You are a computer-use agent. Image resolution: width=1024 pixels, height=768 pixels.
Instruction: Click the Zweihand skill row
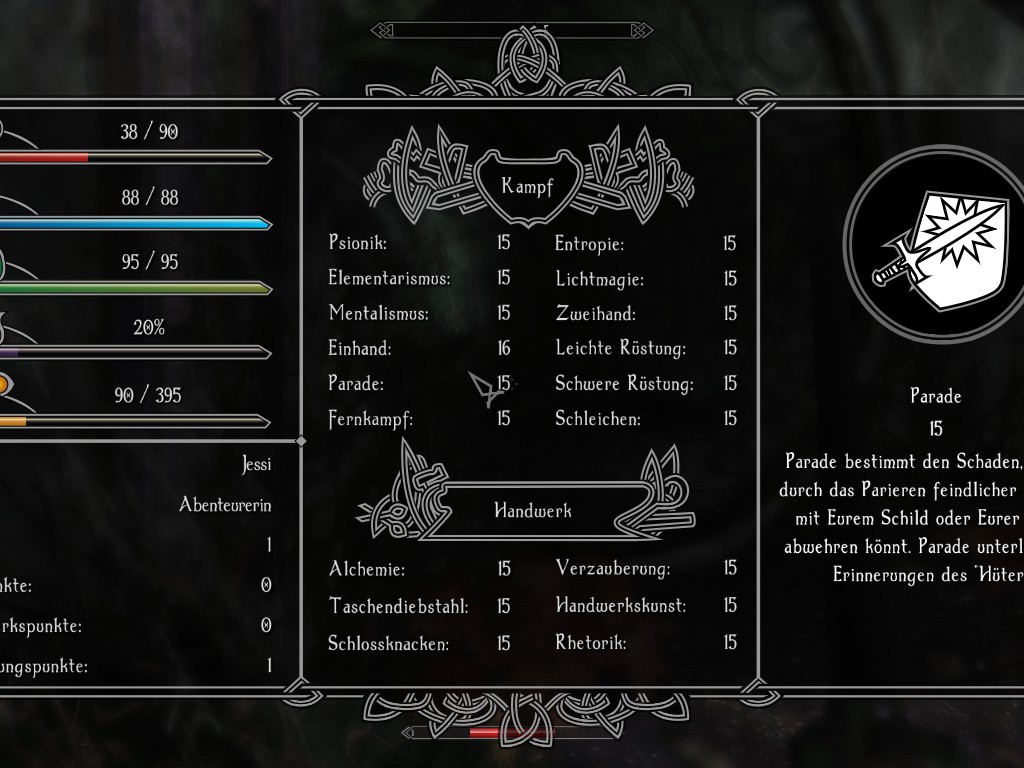click(x=595, y=314)
